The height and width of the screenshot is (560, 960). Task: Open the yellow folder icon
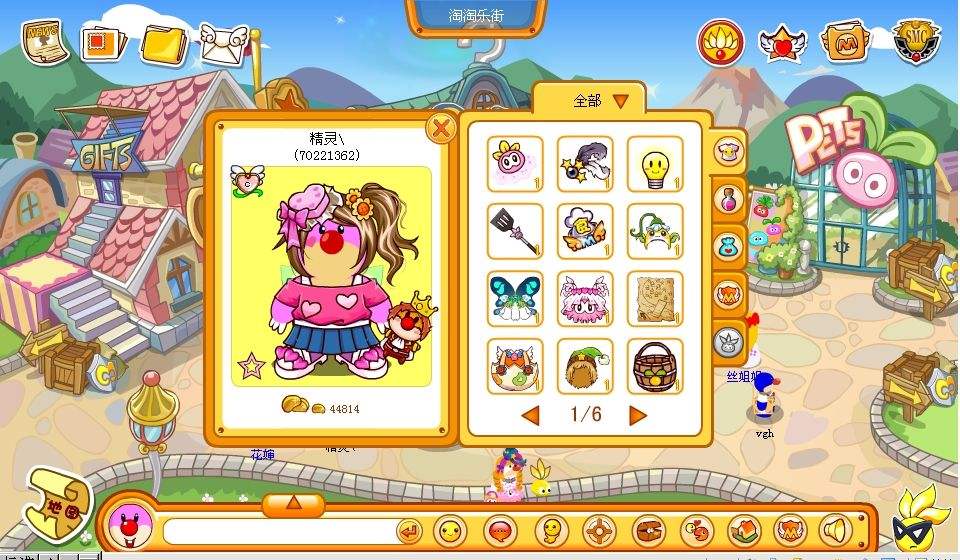(164, 44)
